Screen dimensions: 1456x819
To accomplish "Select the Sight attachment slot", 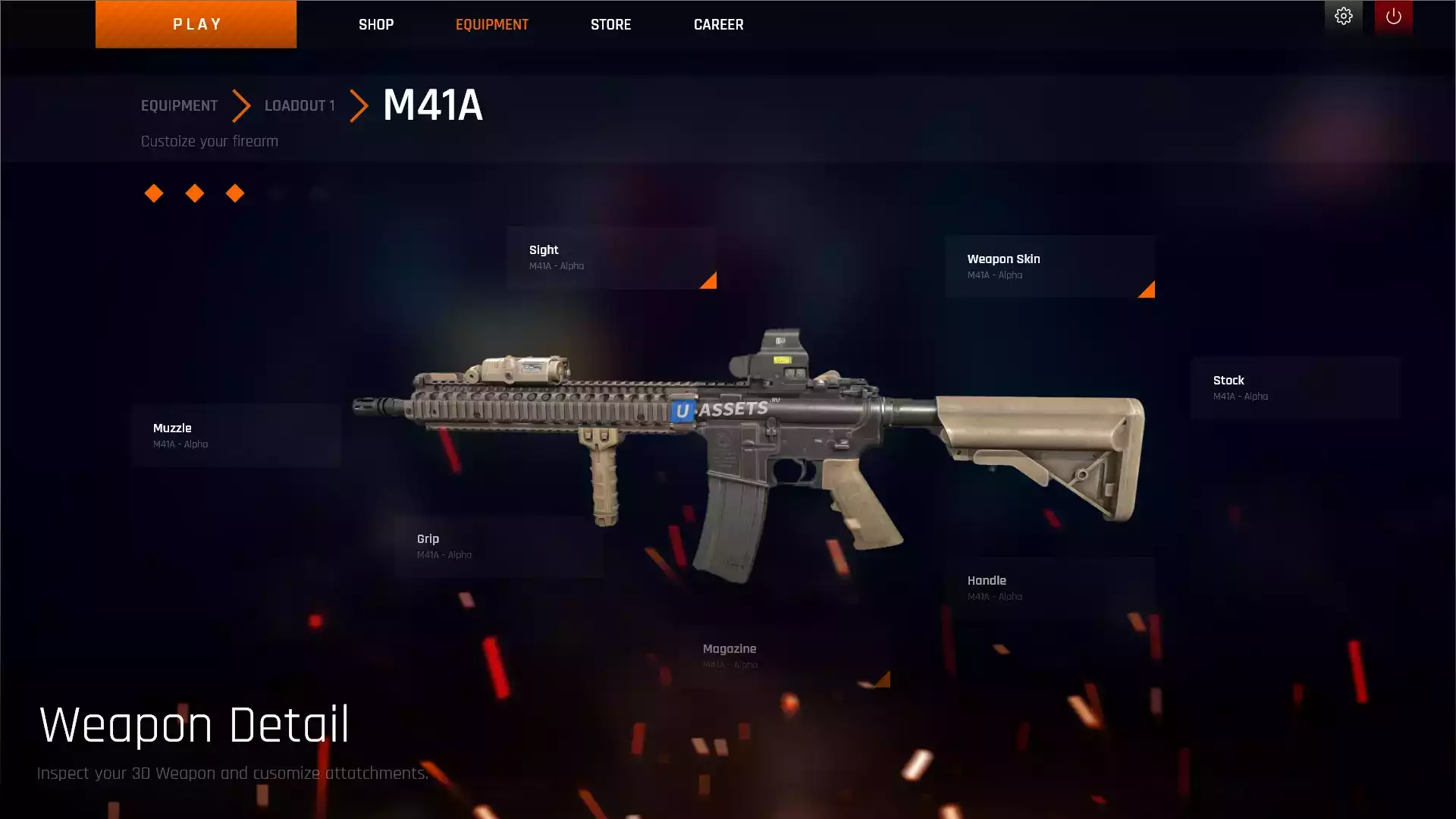I will (x=611, y=258).
